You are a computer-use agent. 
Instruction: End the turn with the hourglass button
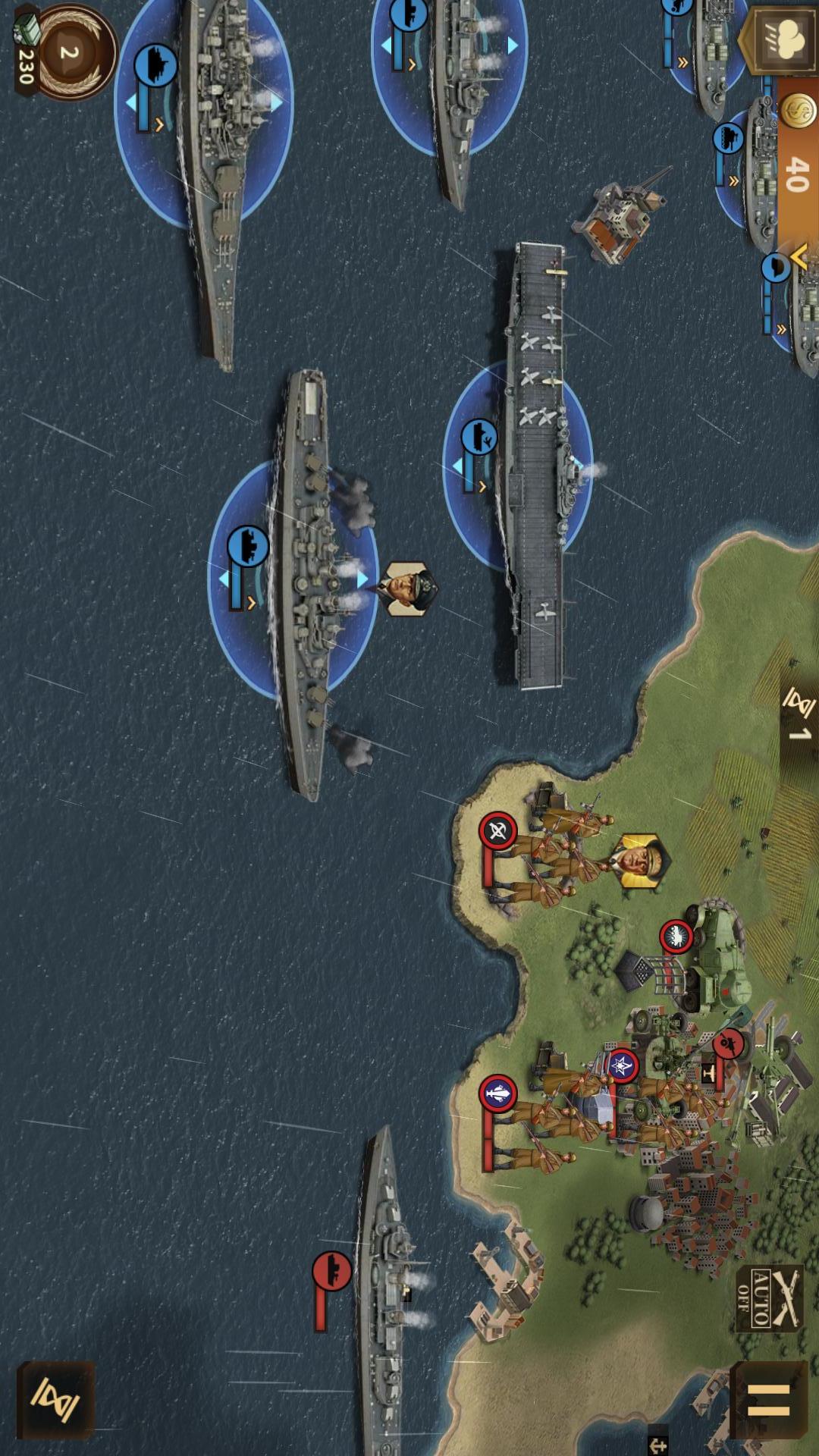tap(55, 1399)
